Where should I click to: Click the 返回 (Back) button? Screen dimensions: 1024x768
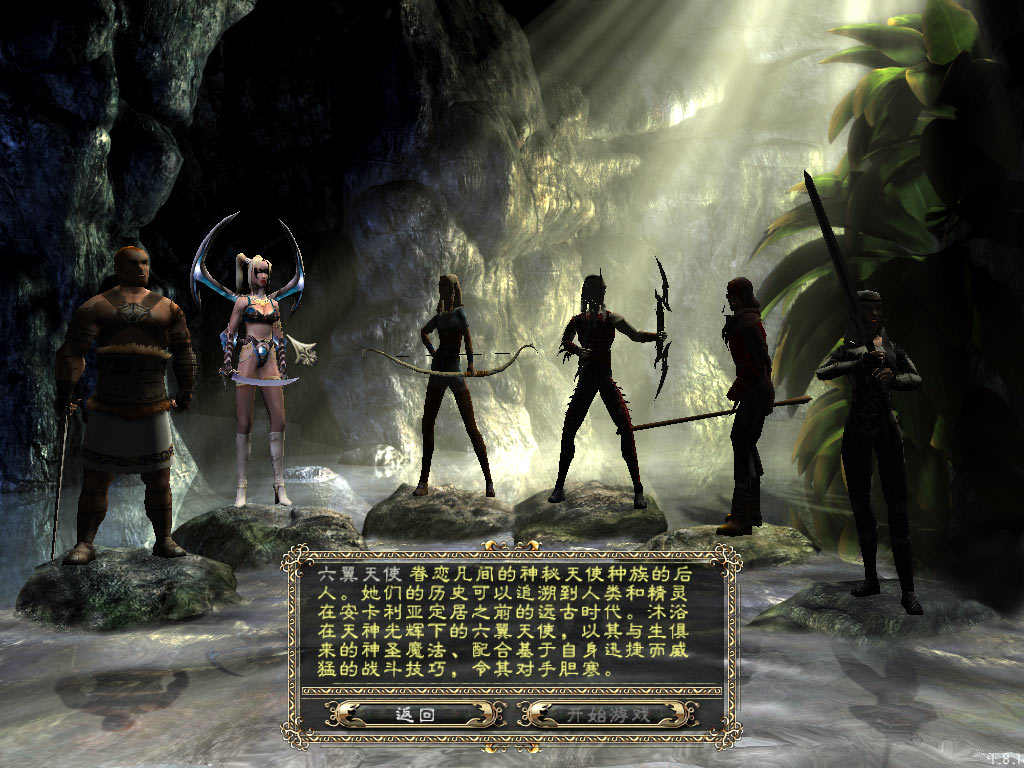413,714
